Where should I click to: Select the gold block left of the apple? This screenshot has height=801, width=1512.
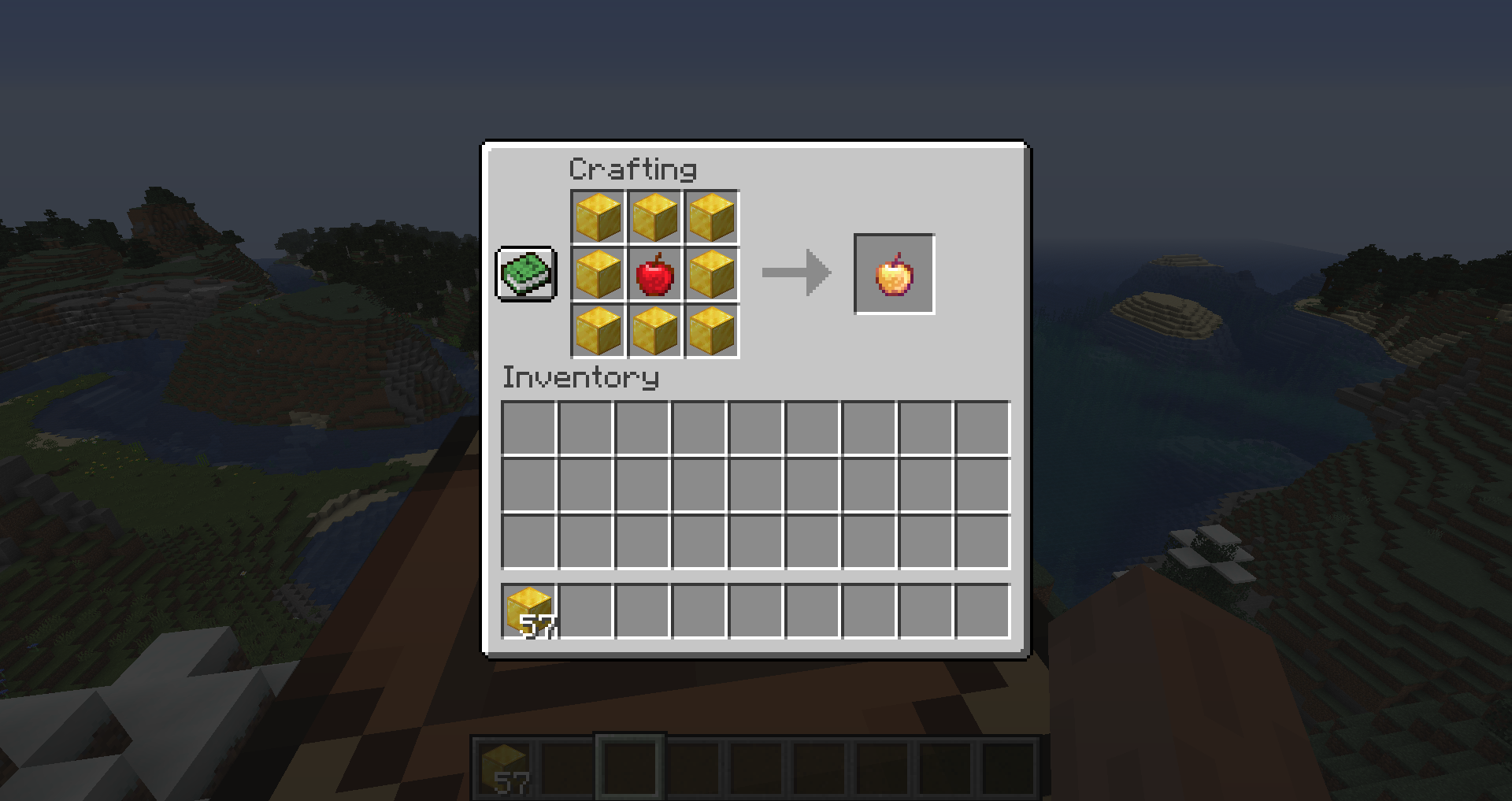pyautogui.click(x=598, y=275)
